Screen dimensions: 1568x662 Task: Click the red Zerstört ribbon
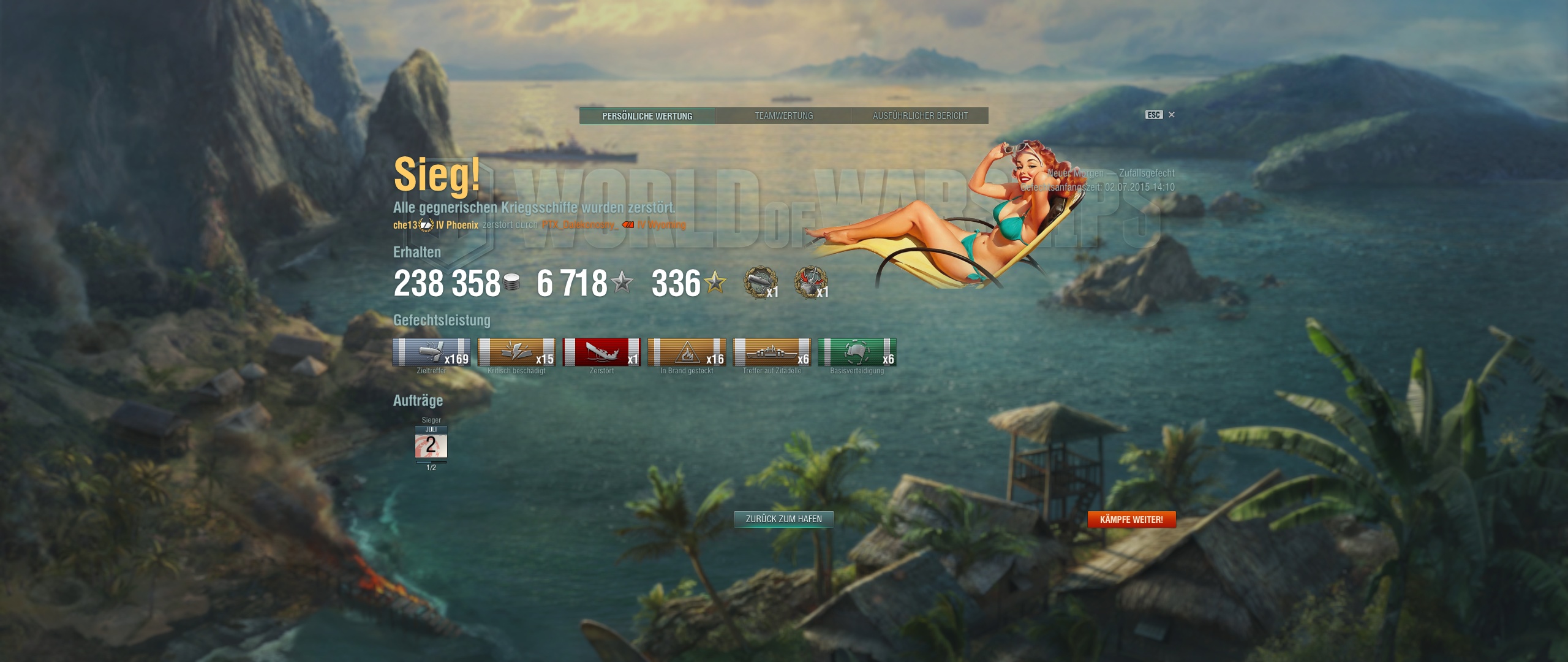[x=601, y=352]
